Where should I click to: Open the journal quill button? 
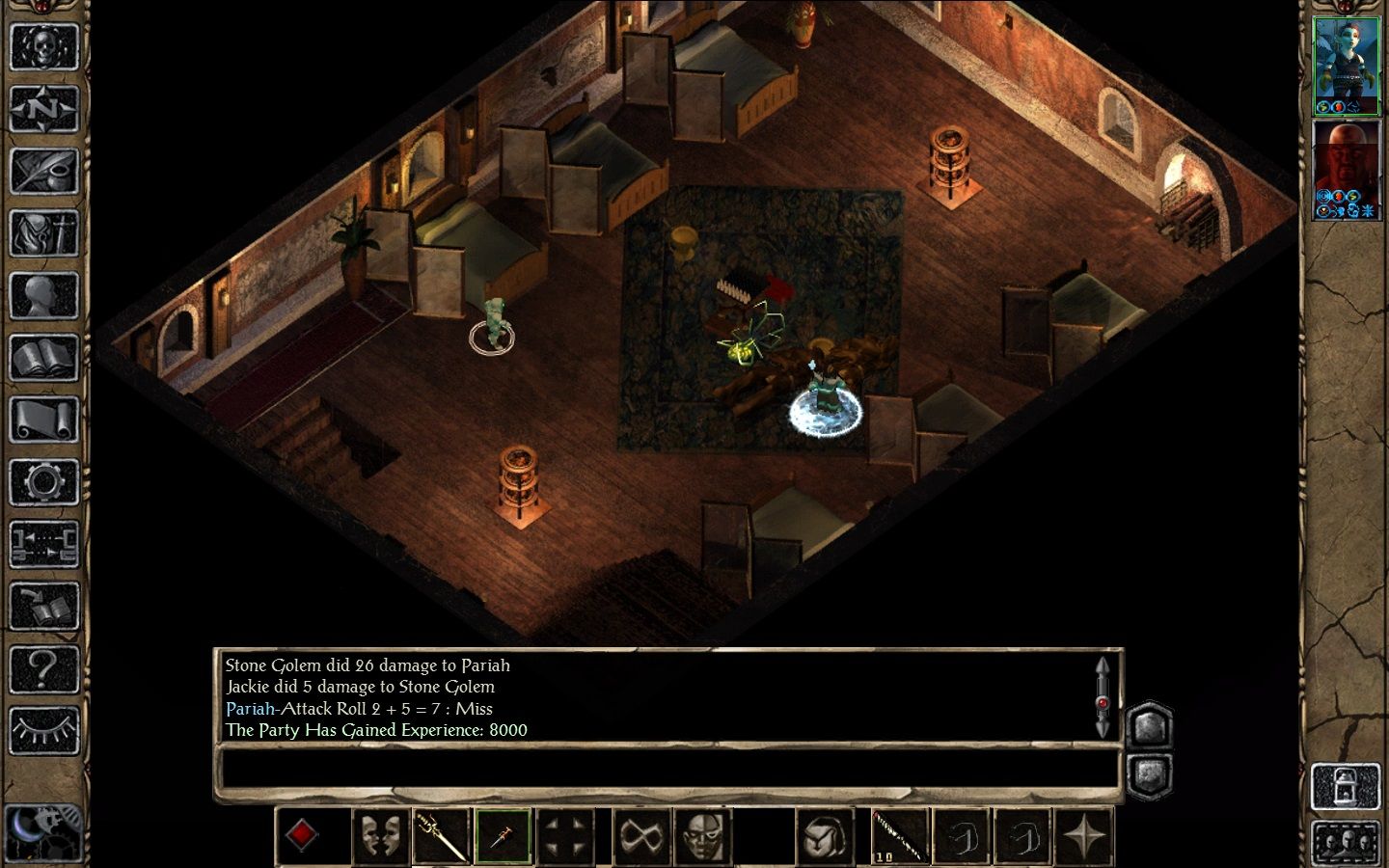(x=43, y=172)
